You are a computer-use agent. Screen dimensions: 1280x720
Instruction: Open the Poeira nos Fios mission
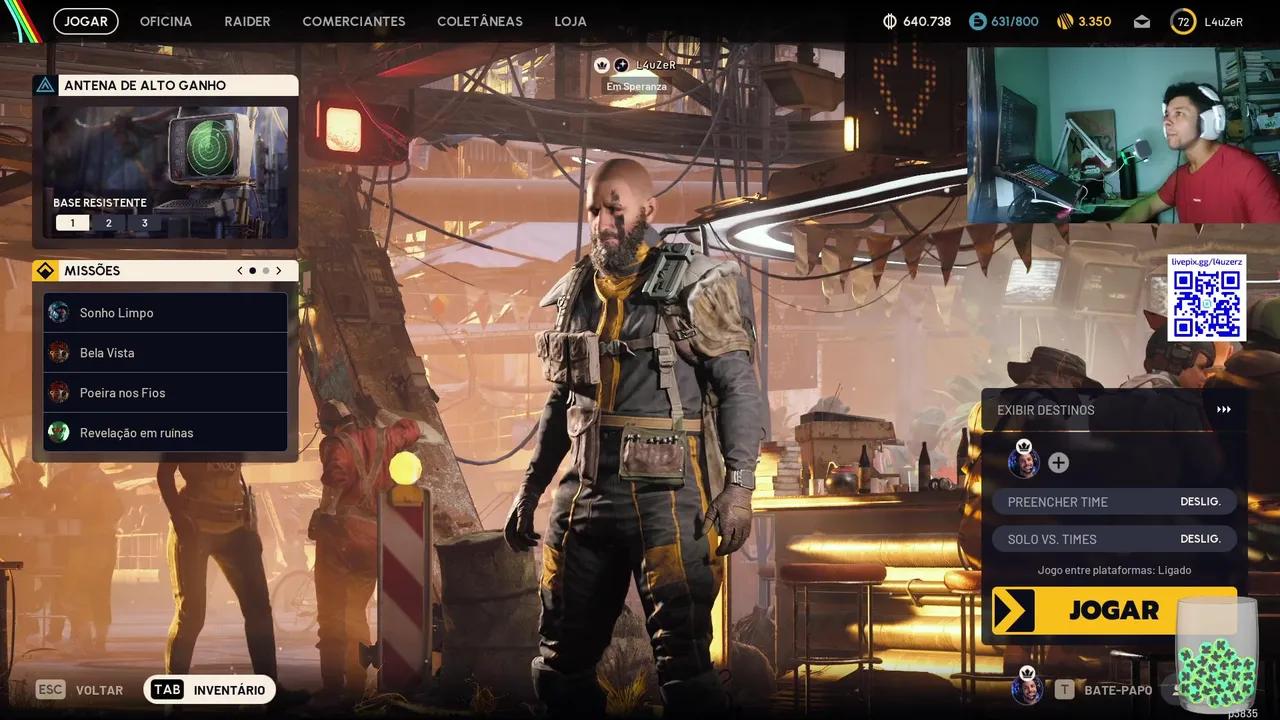point(166,393)
